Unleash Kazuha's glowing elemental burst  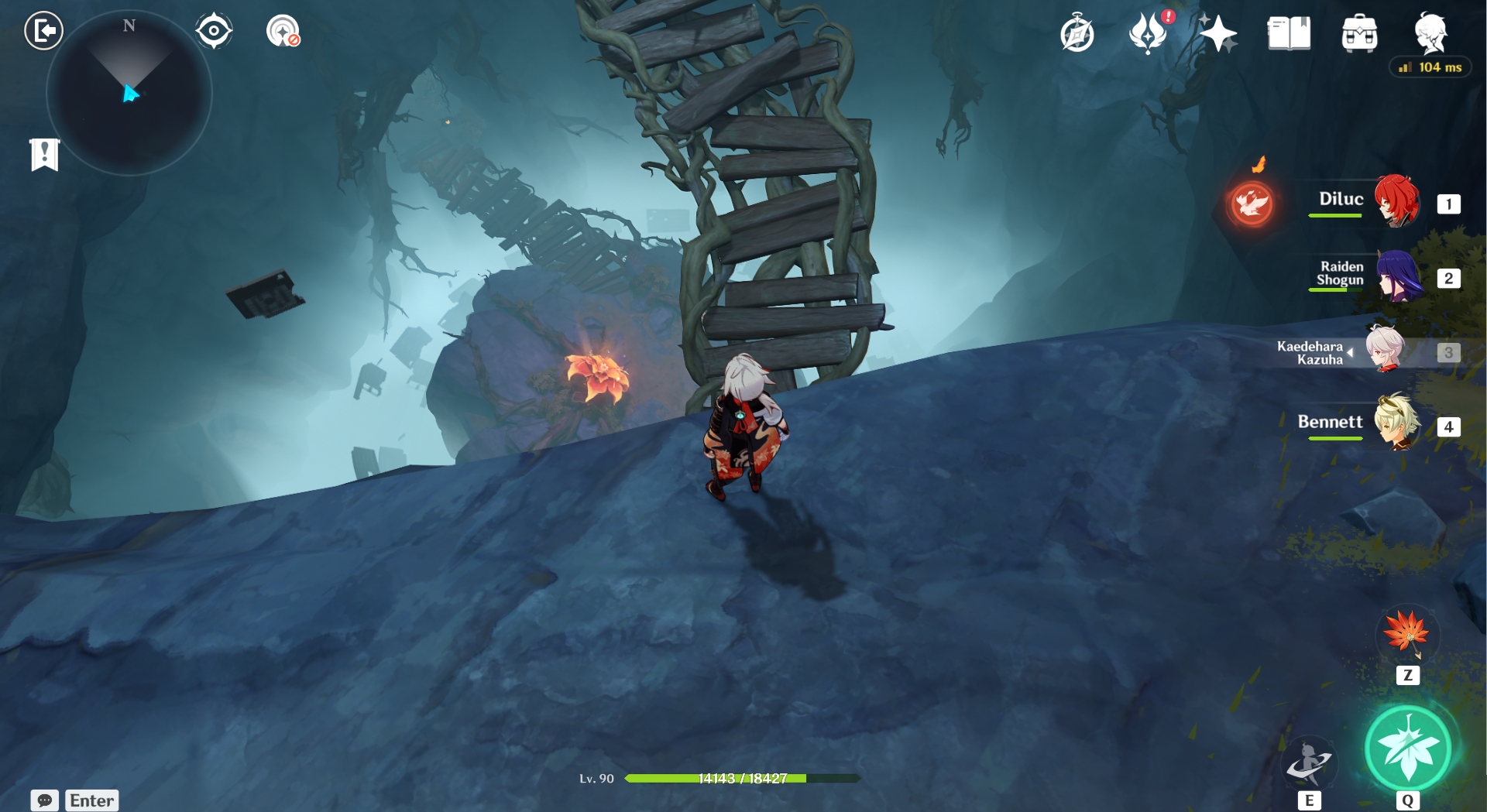point(1407,749)
